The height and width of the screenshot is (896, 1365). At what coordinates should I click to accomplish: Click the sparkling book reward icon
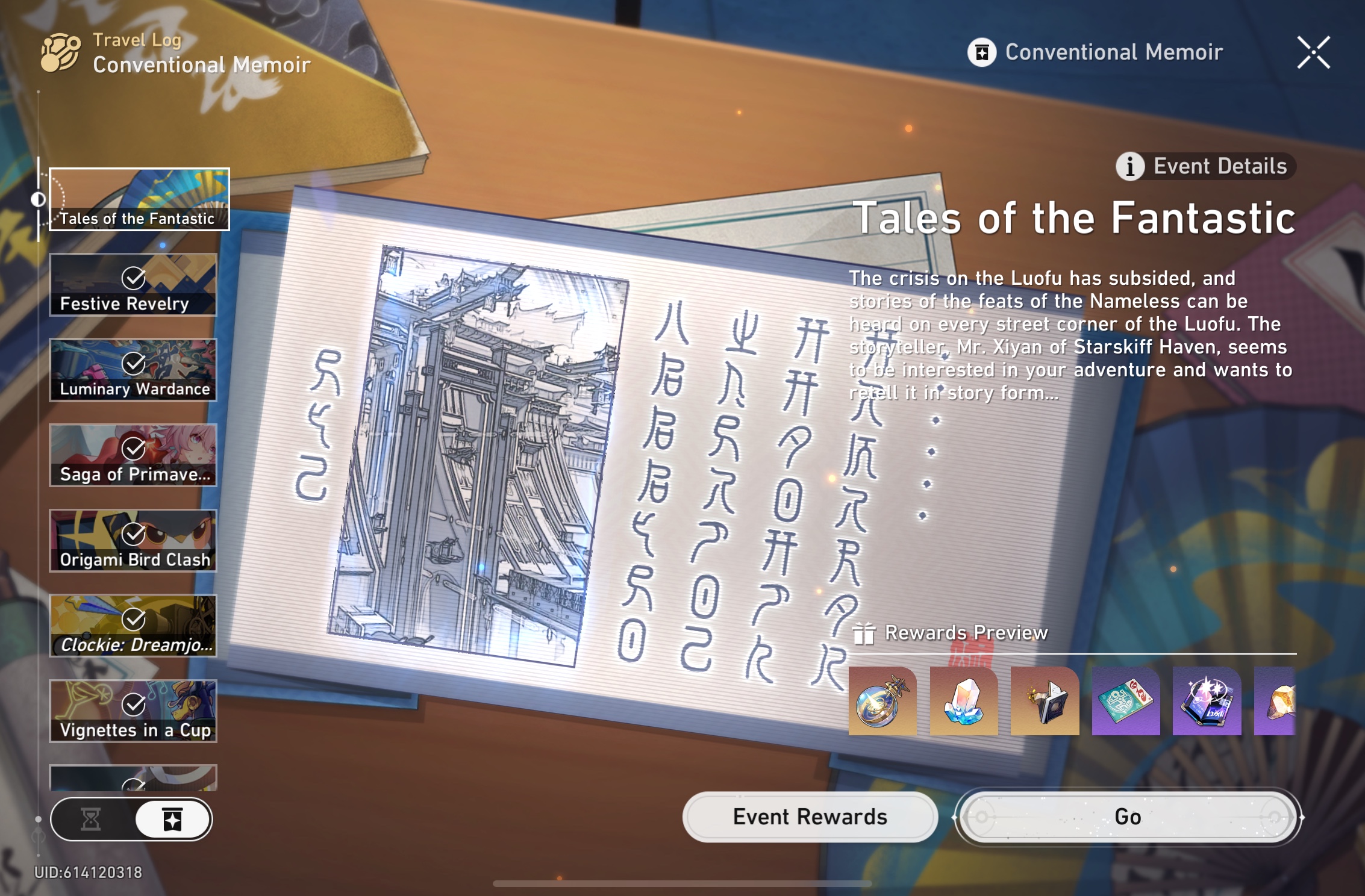click(1205, 702)
